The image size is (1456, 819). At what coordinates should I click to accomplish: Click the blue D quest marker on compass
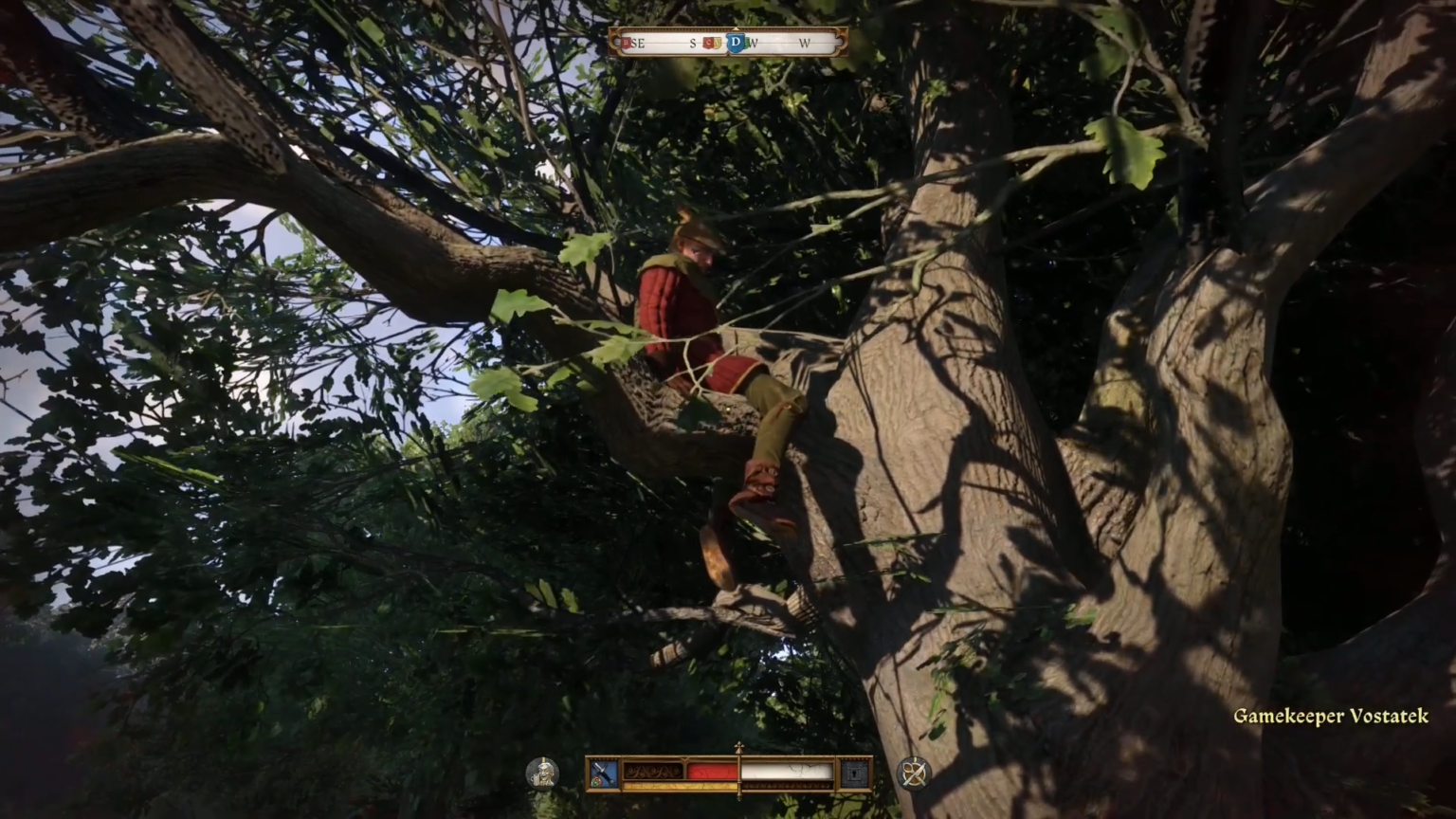pyautogui.click(x=736, y=43)
